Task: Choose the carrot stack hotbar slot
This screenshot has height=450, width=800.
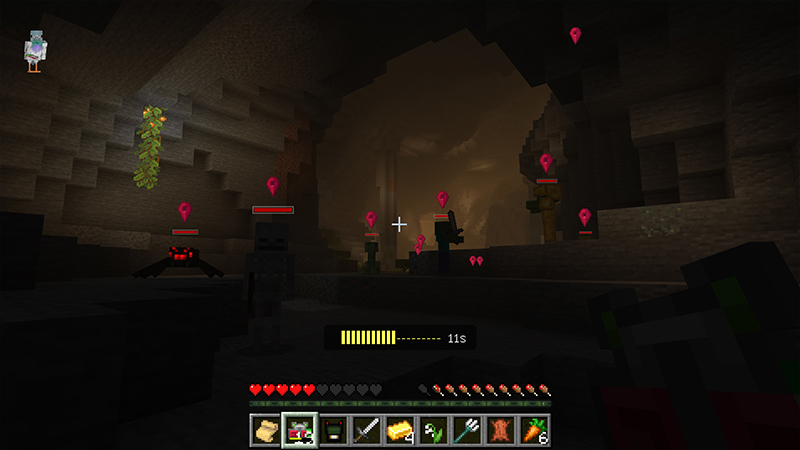Action: pyautogui.click(x=534, y=430)
